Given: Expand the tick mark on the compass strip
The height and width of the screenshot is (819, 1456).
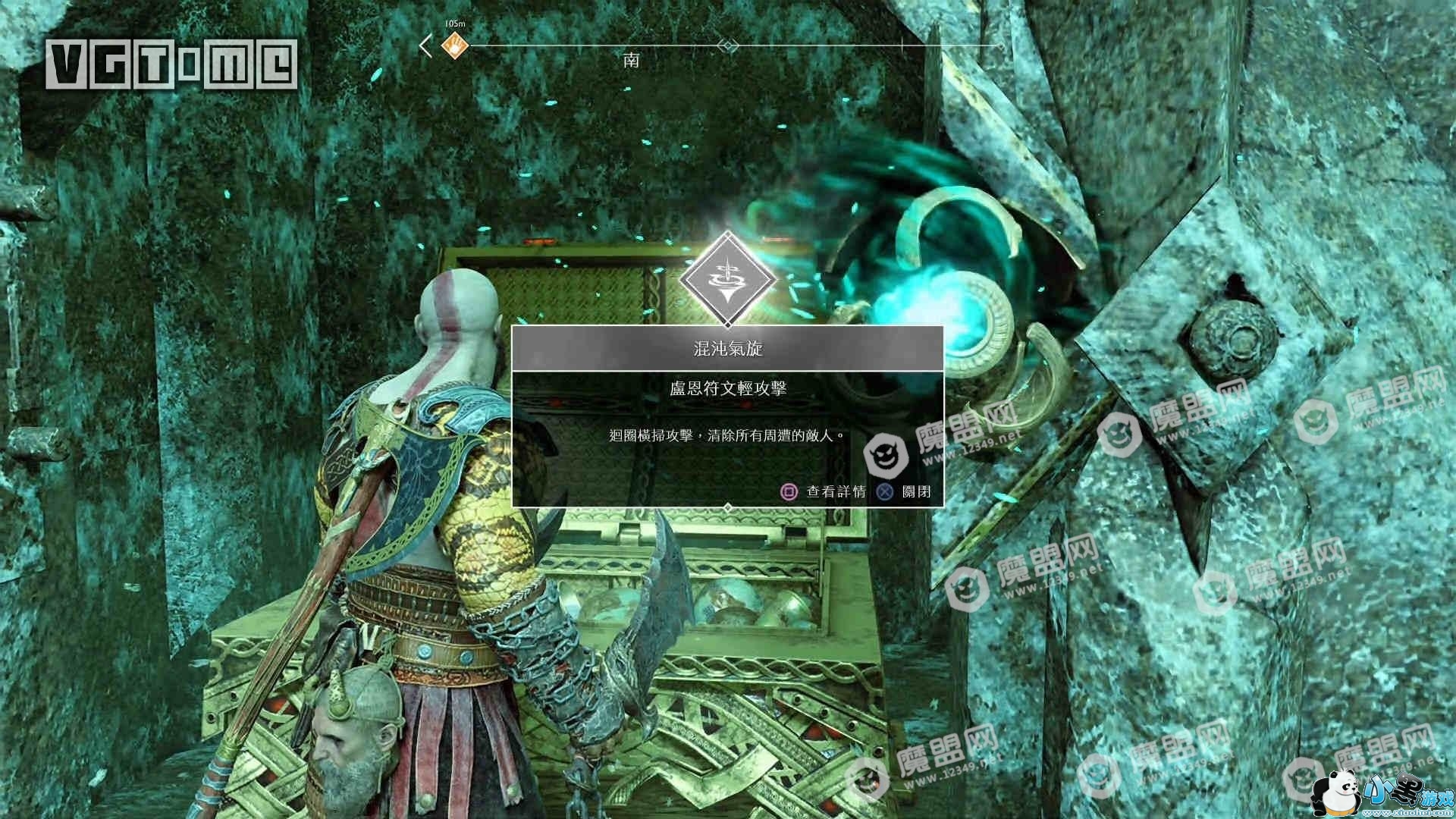Looking at the screenshot, I should 904,44.
